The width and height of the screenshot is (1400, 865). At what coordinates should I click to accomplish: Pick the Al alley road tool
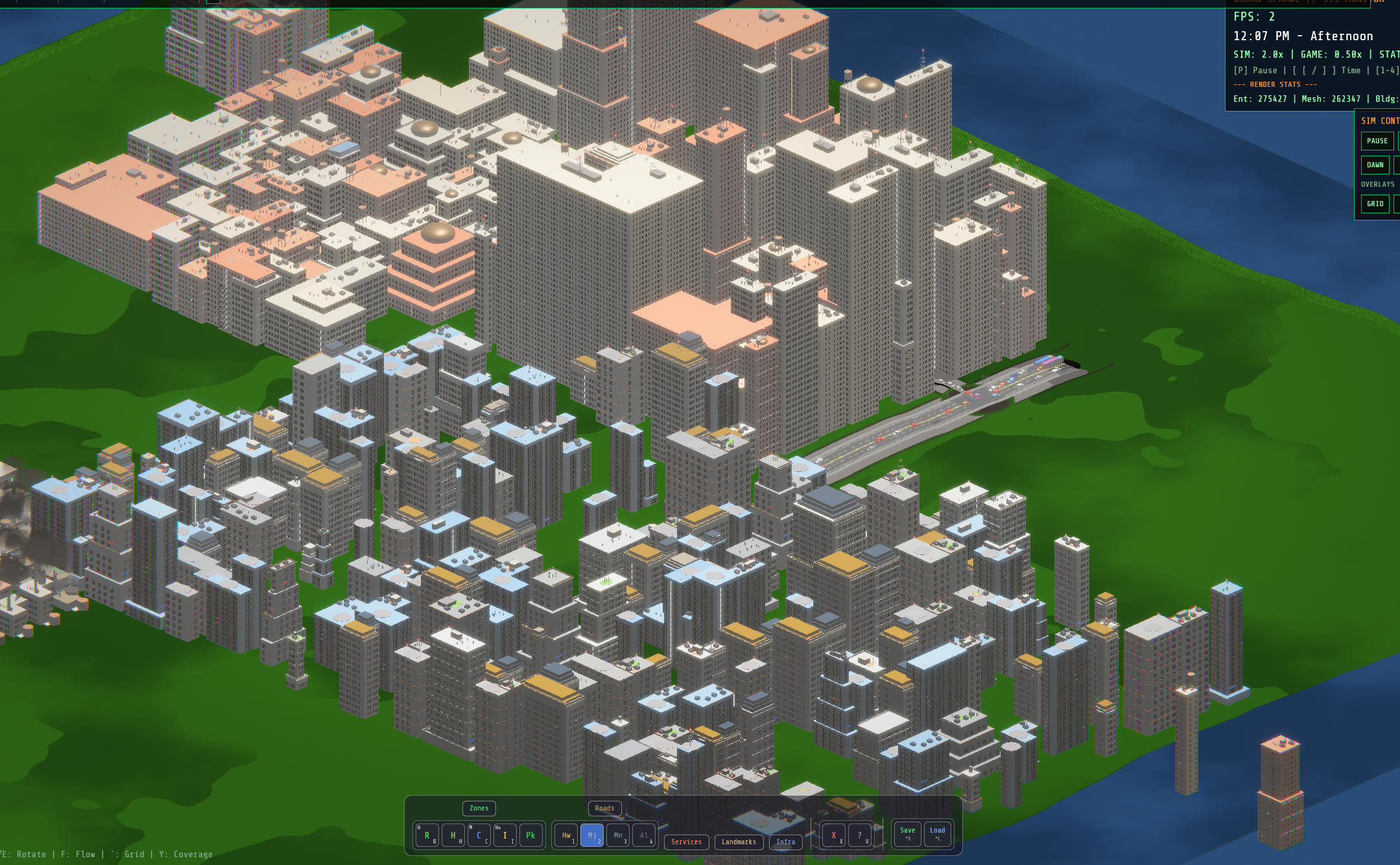click(x=644, y=837)
